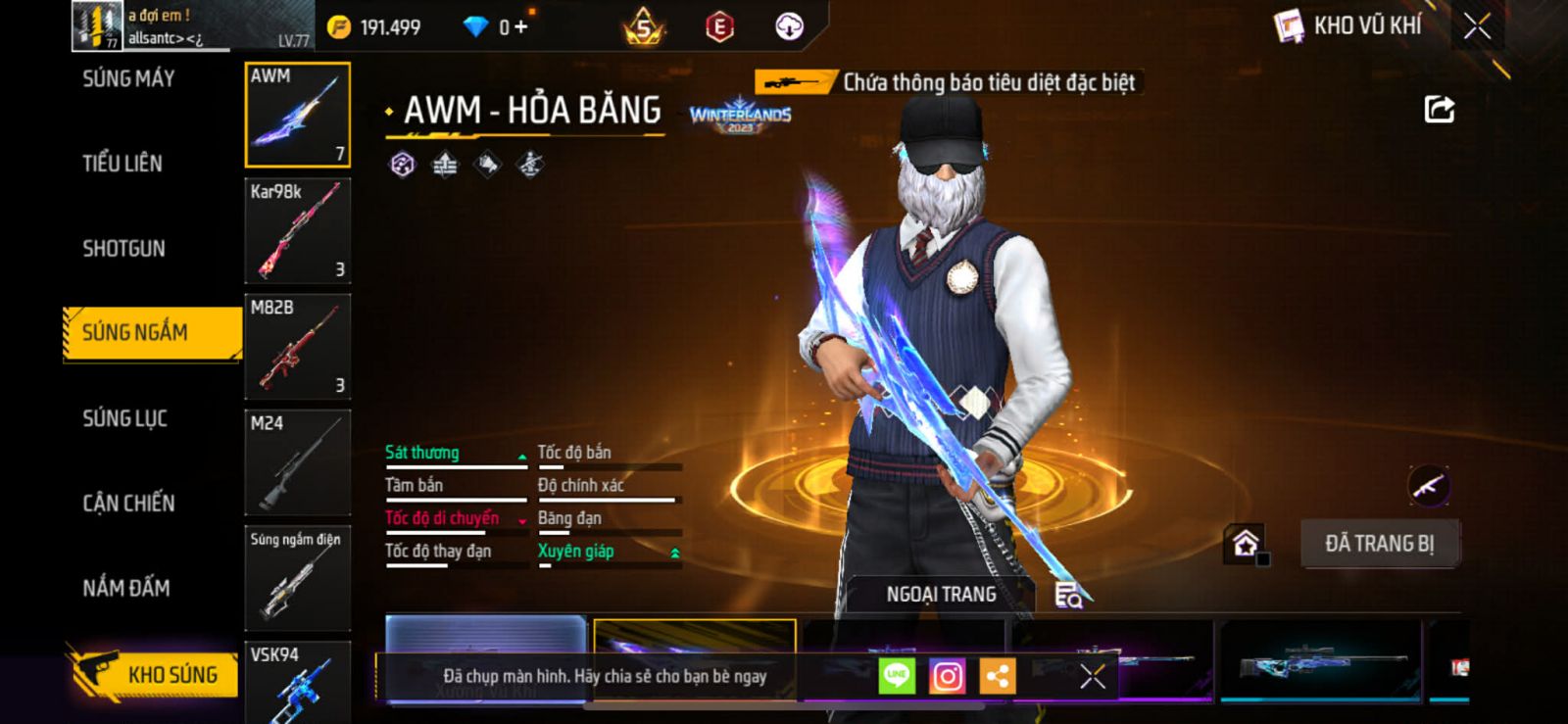This screenshot has height=724, width=1568.
Task: Dismiss the screenshot share banner
Action: point(1093,676)
